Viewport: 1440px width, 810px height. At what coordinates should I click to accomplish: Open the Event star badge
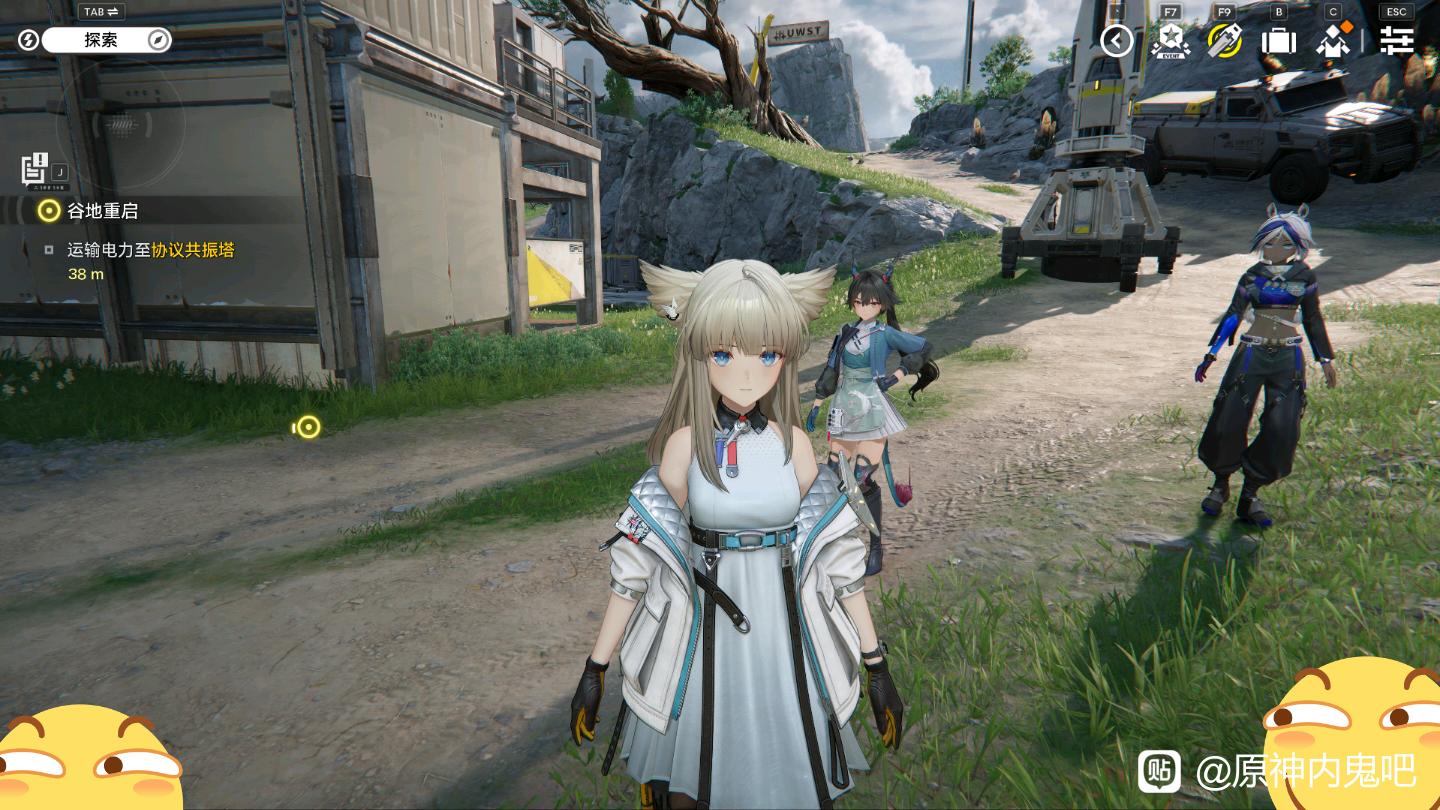[1169, 41]
